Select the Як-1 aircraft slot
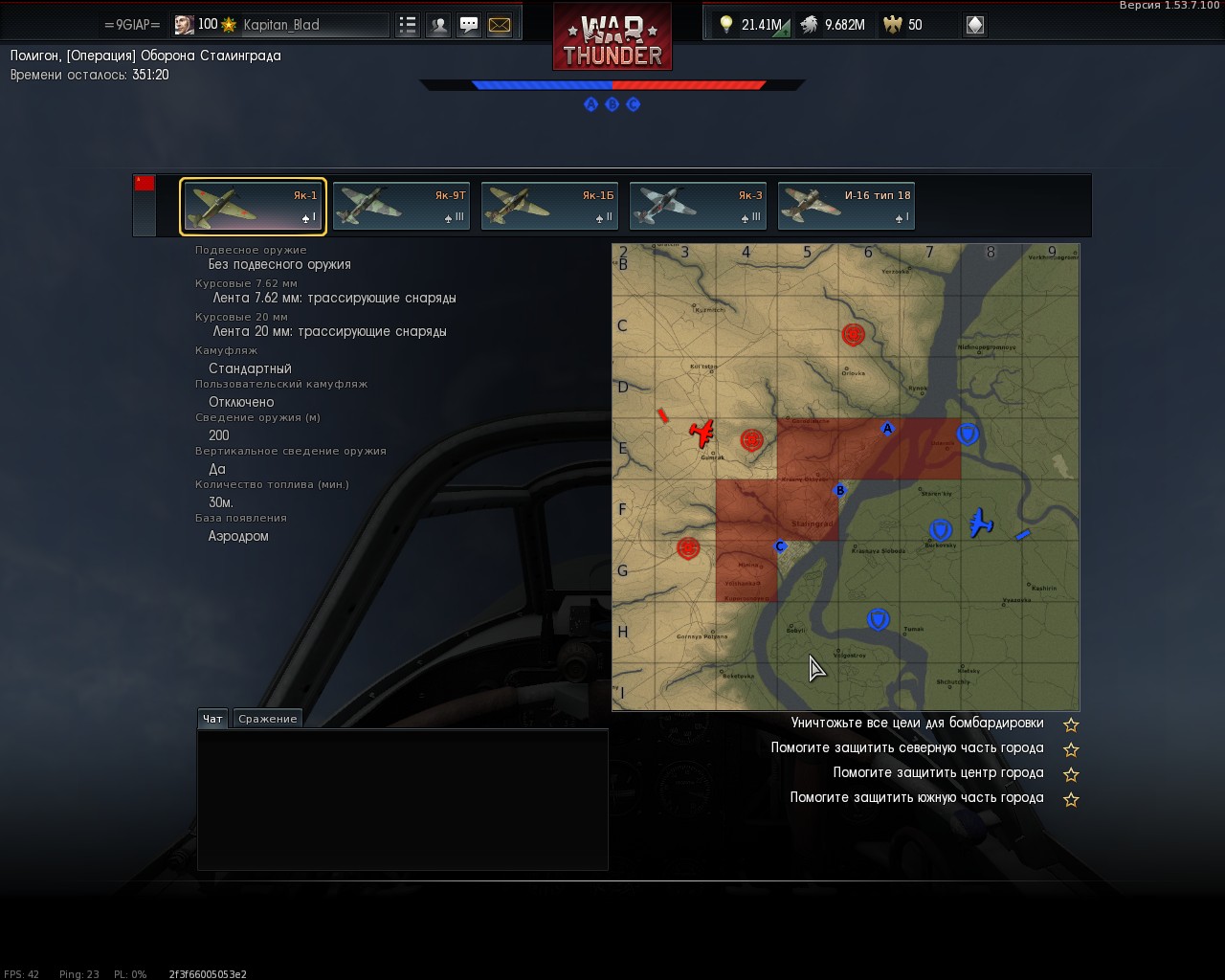This screenshot has height=980, width=1225. click(254, 207)
